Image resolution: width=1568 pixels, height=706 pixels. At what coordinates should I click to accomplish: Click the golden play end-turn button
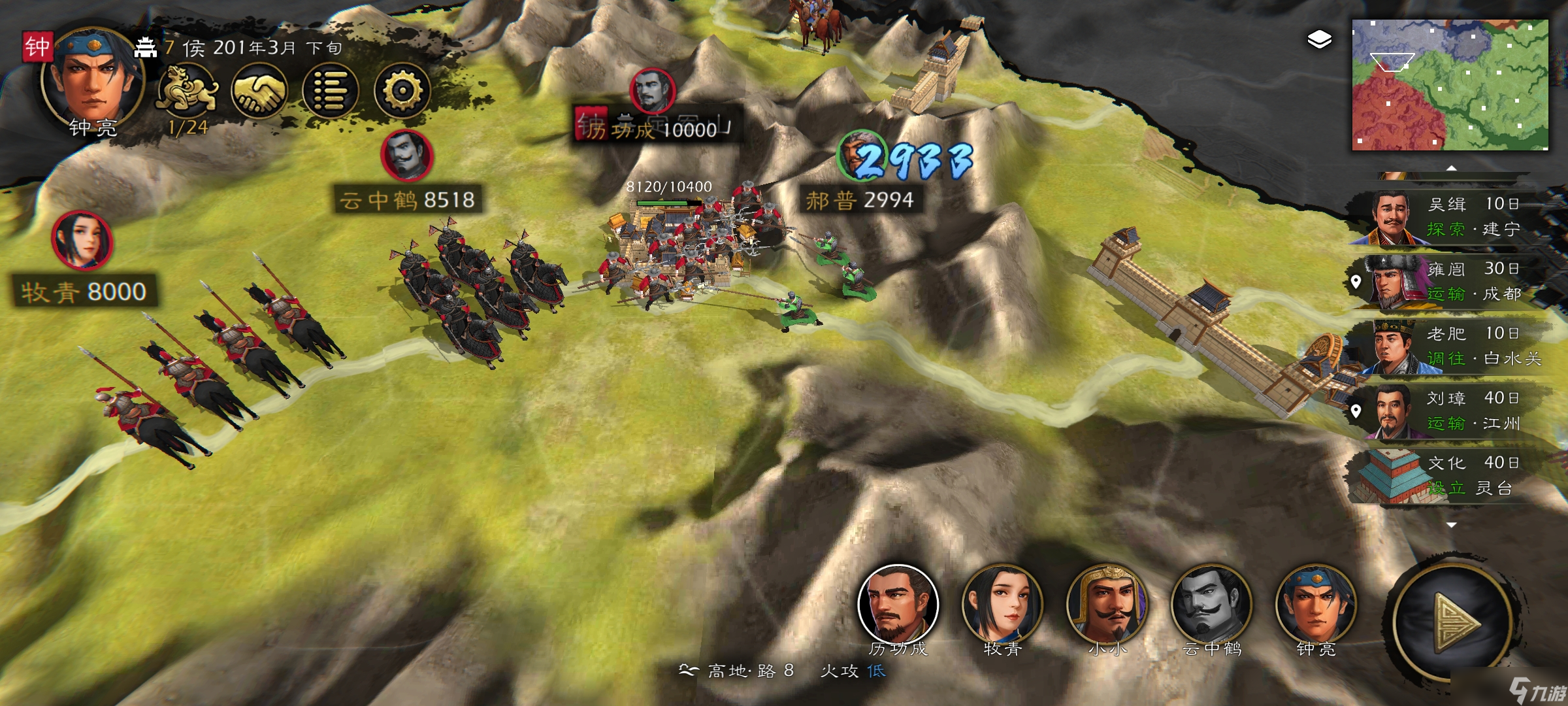point(1454,622)
